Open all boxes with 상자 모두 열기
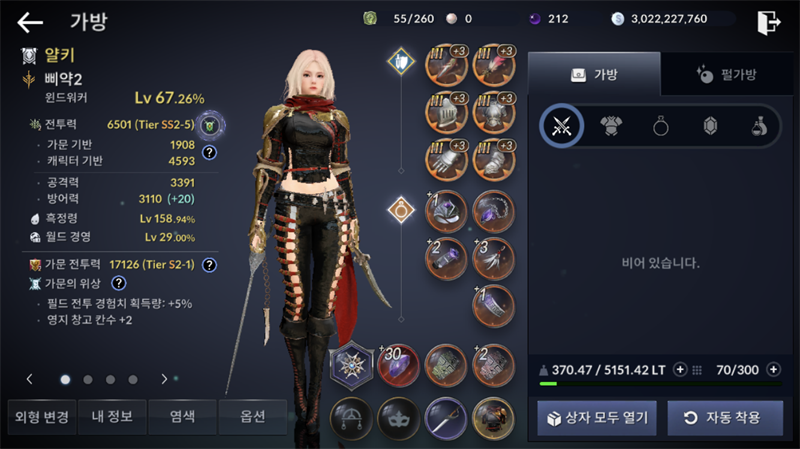 [597, 417]
